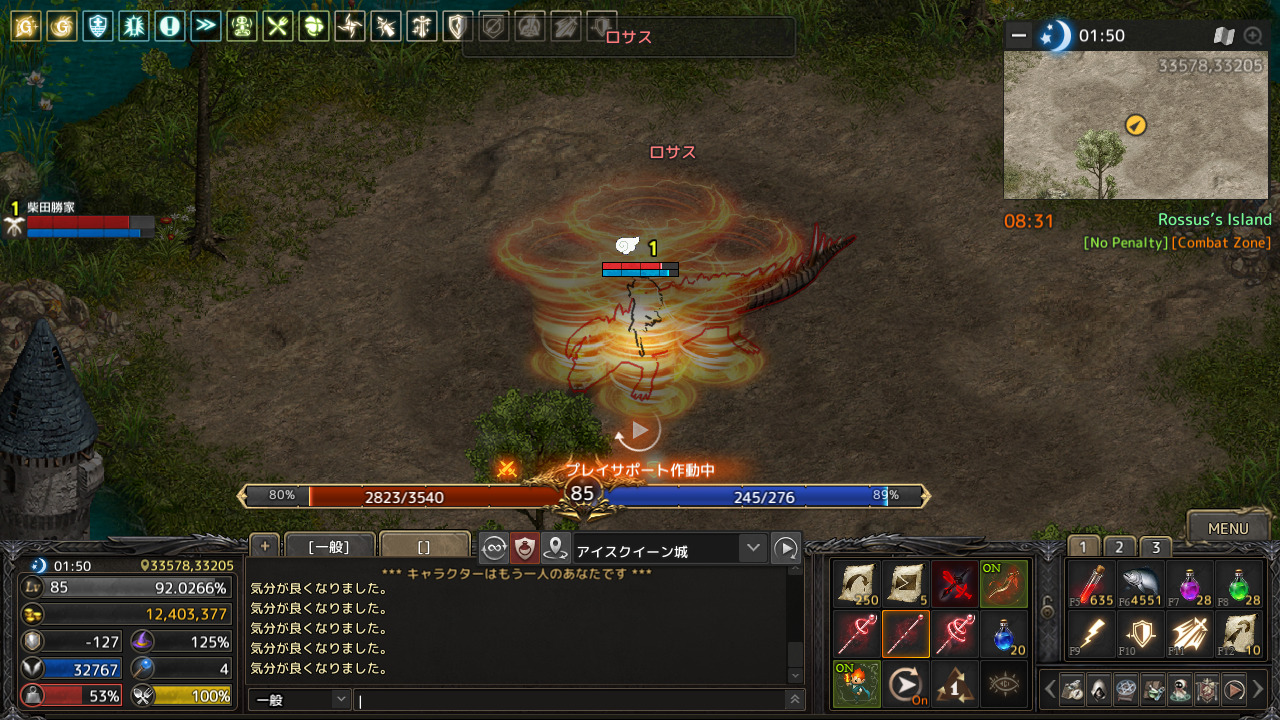Viewport: 1280px width, 720px height.
Task: Zoom the minimap with the magnifier icon
Action: click(x=1253, y=36)
